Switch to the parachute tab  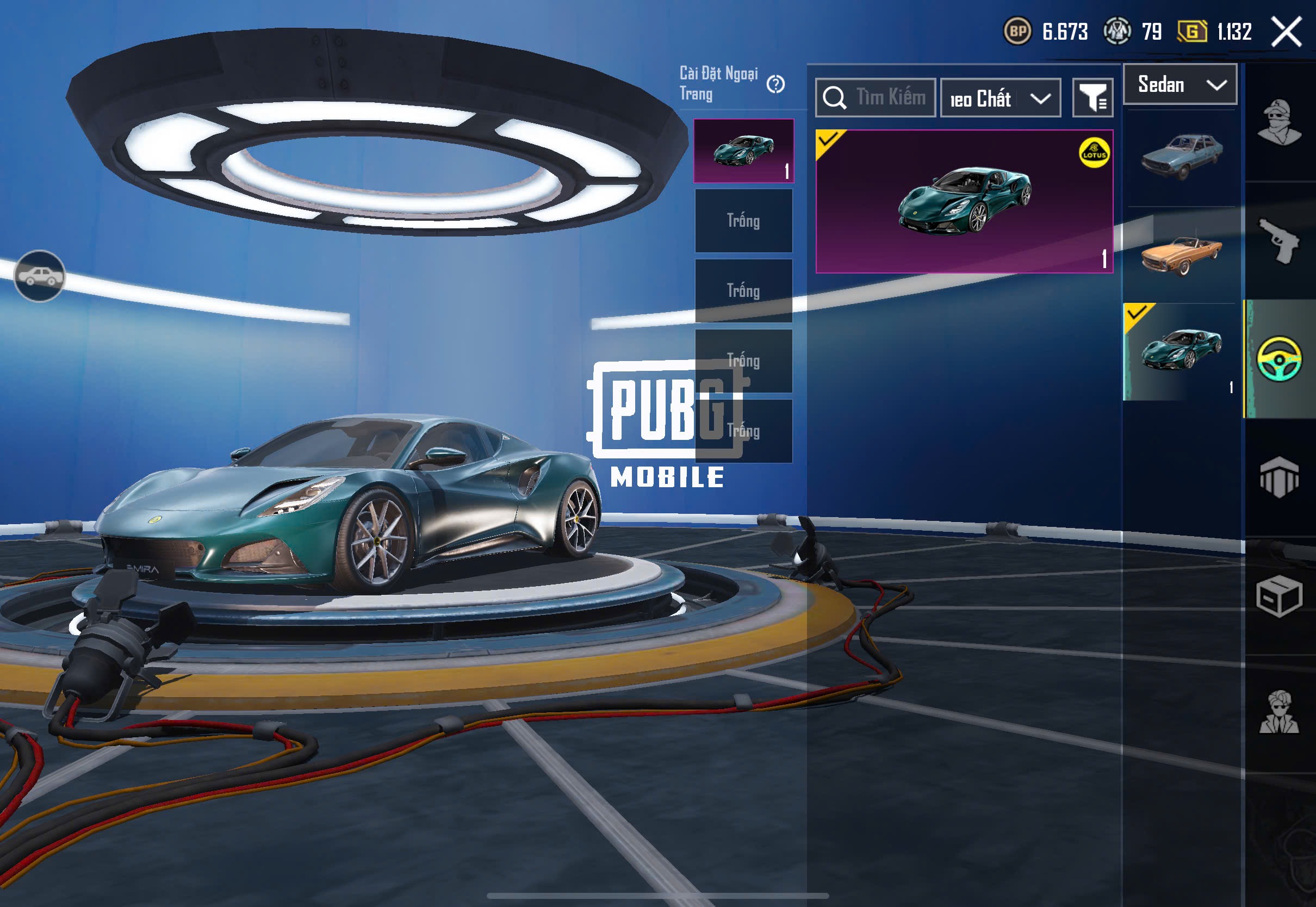(1279, 477)
